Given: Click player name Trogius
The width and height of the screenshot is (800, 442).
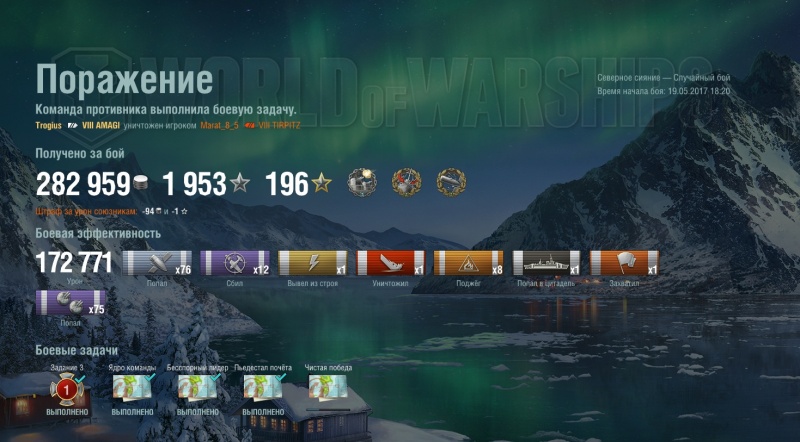Looking at the screenshot, I should click(48, 126).
